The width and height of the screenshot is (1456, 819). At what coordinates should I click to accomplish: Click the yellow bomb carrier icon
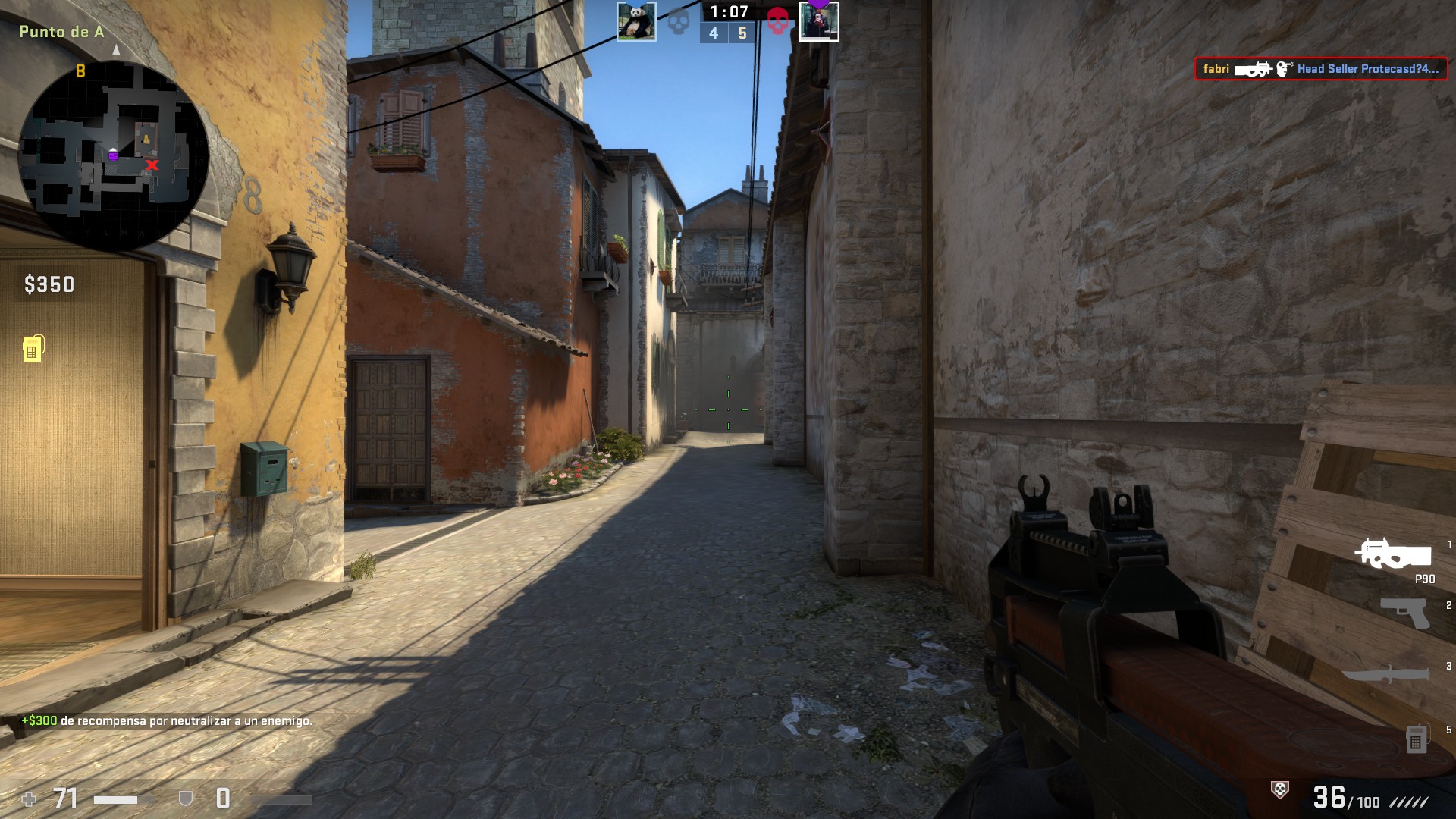[33, 349]
